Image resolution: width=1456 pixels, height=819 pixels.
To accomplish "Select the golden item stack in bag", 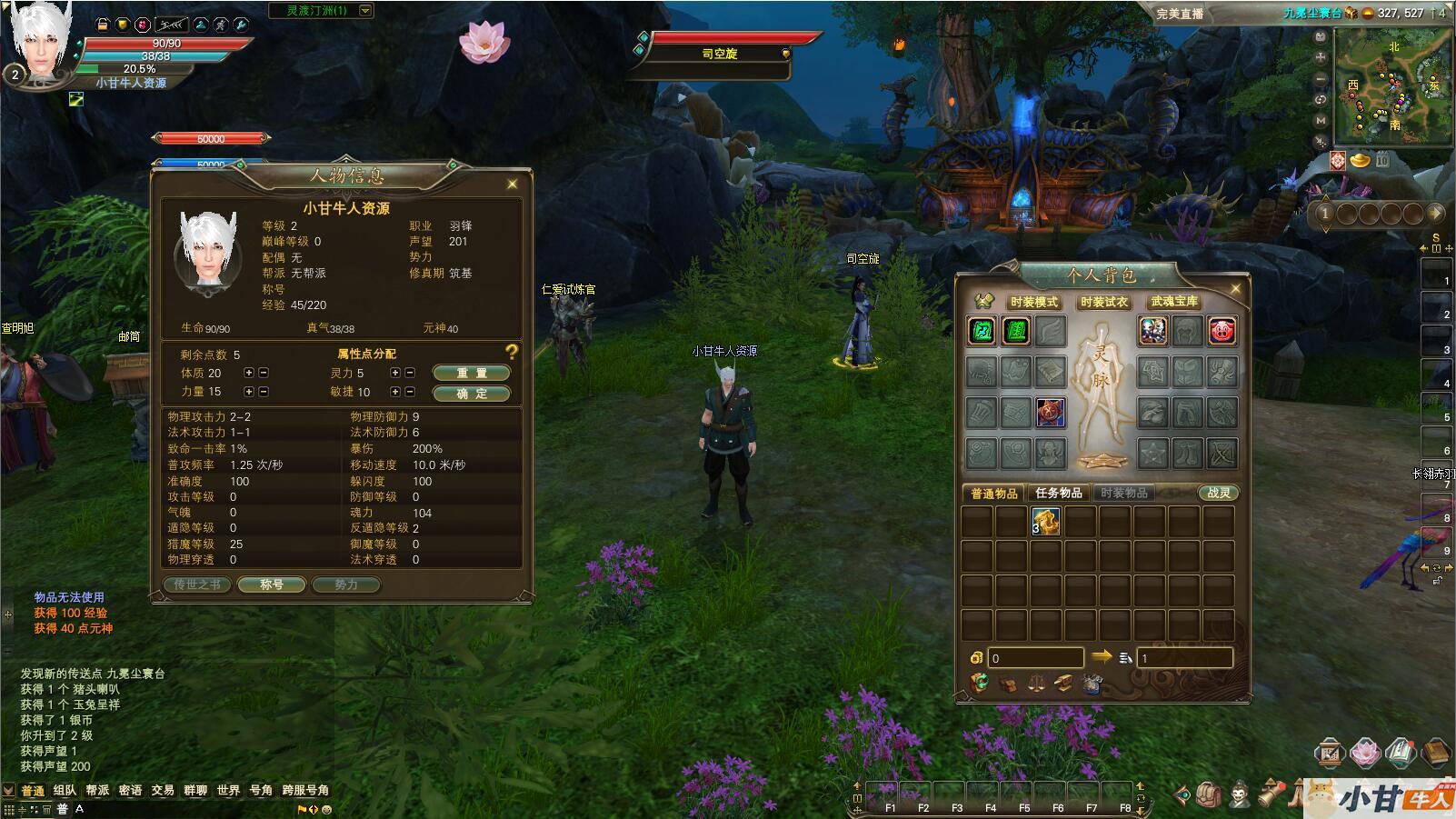I will 1046,522.
